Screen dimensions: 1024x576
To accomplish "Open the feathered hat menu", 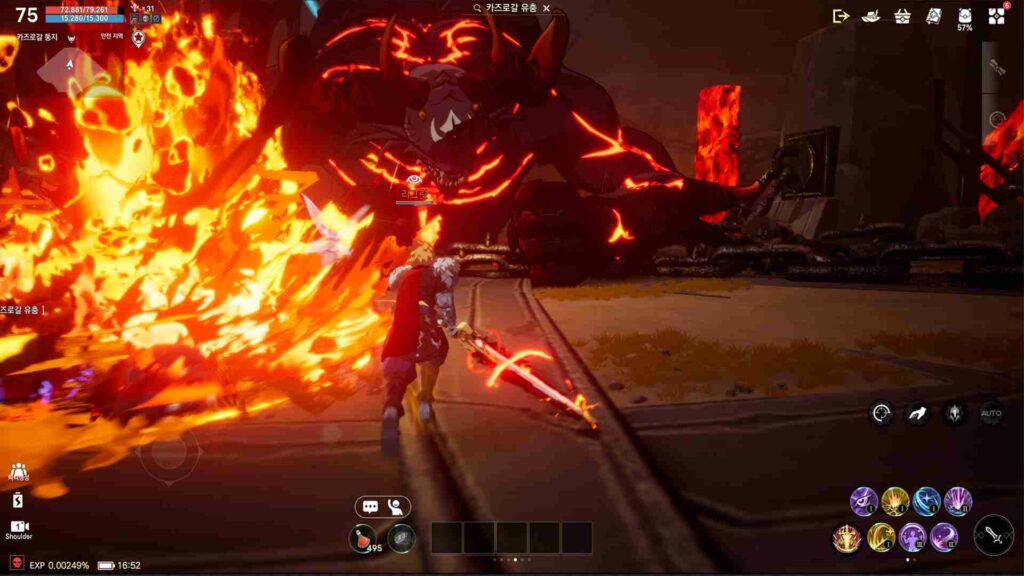I will point(871,15).
